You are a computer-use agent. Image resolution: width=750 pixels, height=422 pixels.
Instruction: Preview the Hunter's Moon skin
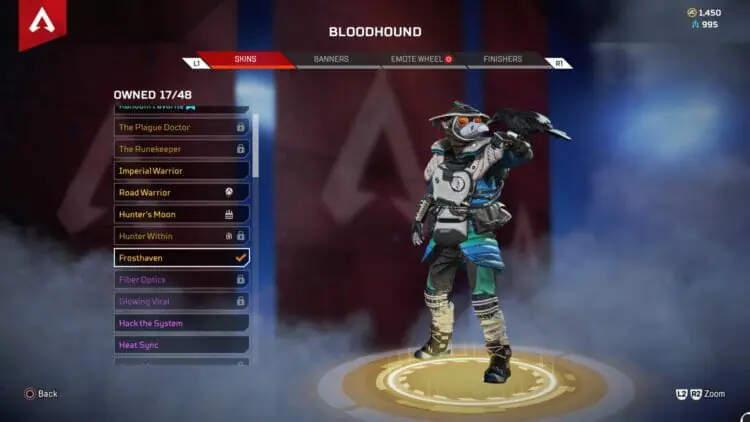pyautogui.click(x=181, y=214)
